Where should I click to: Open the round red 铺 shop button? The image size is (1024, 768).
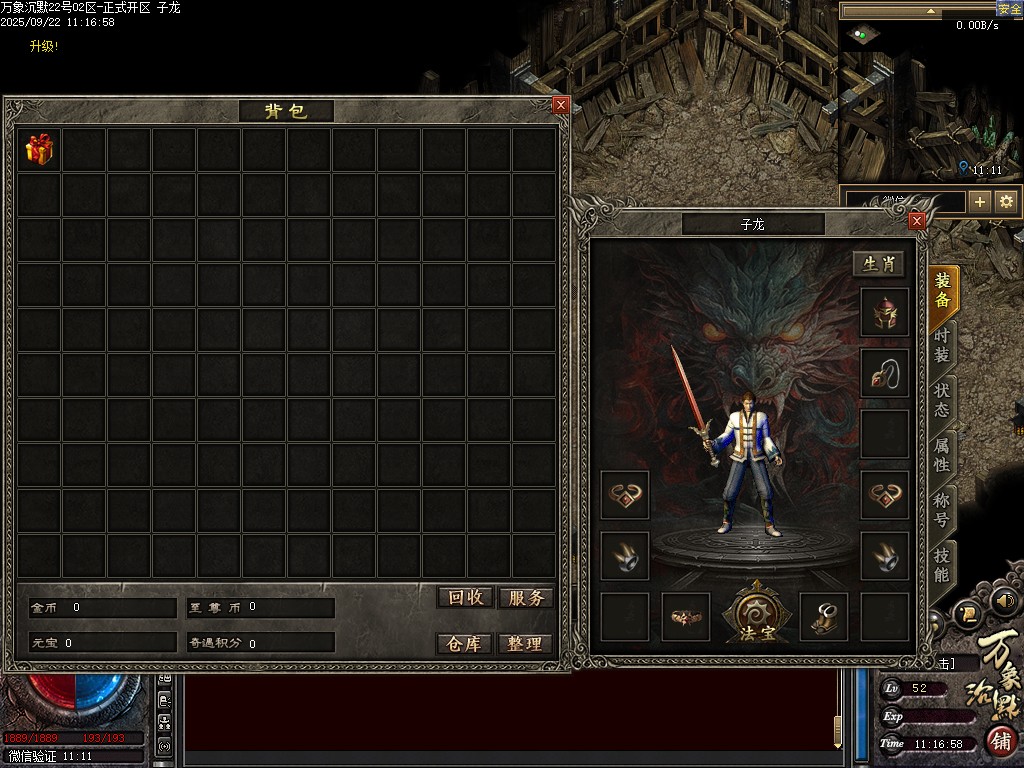(1001, 741)
